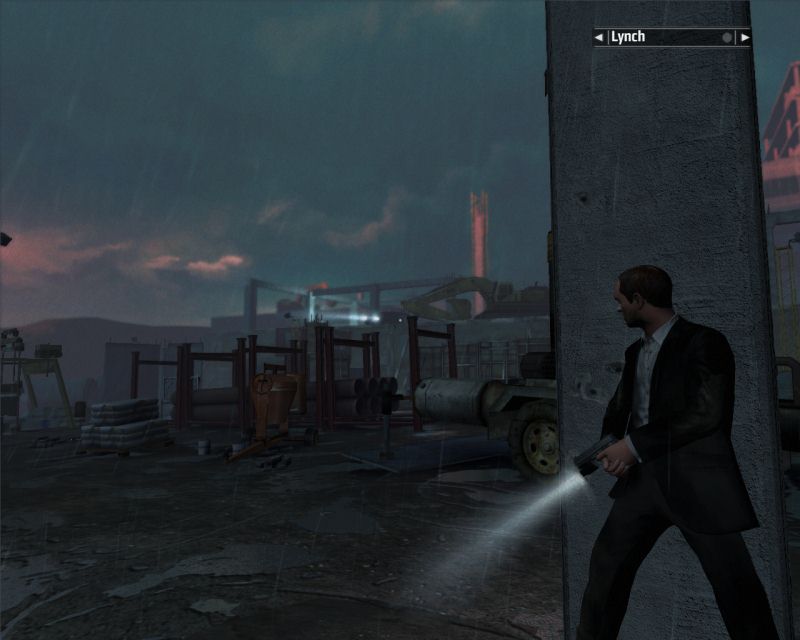Click the right arrow of the character selector
The height and width of the screenshot is (640, 800).
[744, 38]
